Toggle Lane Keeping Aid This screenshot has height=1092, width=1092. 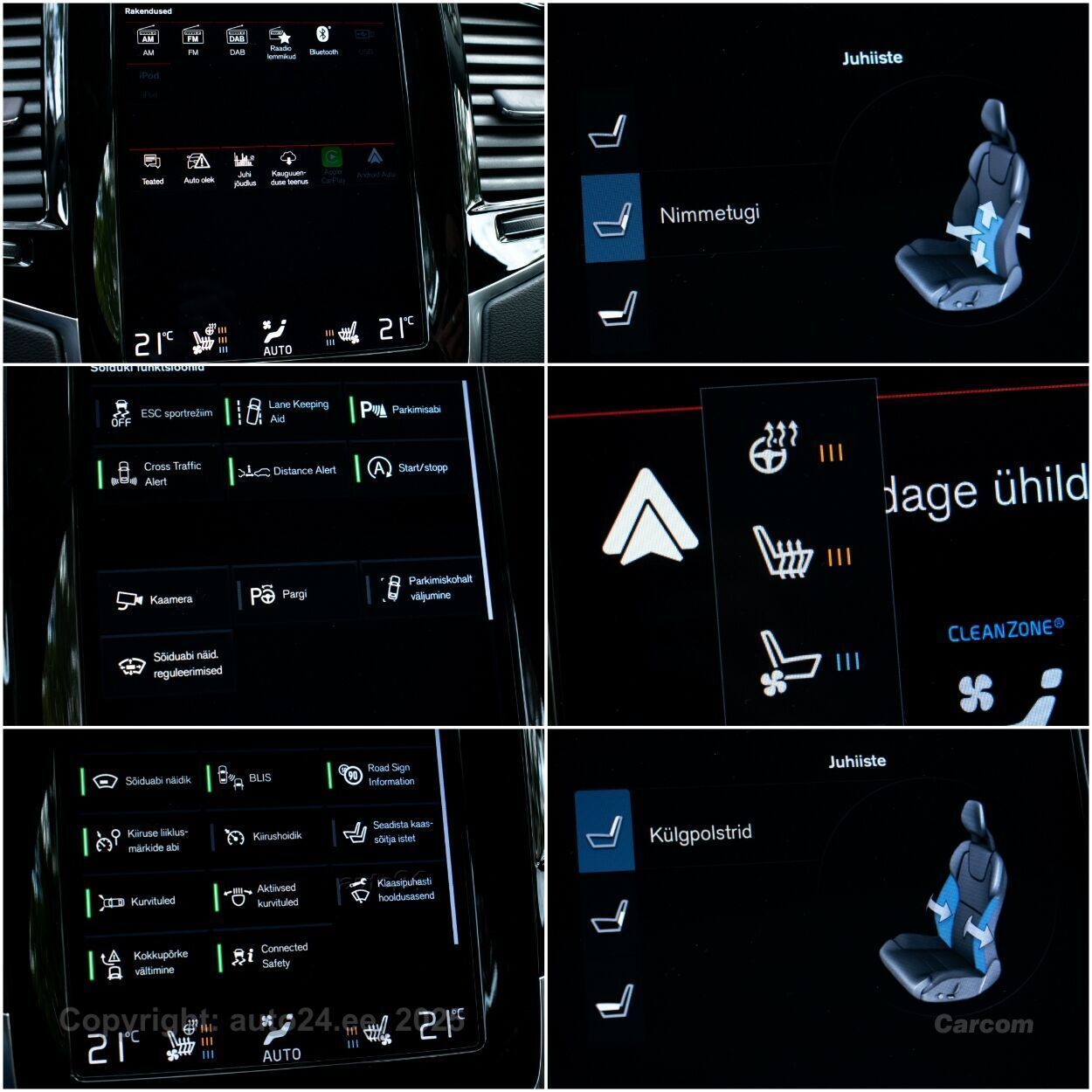[283, 411]
